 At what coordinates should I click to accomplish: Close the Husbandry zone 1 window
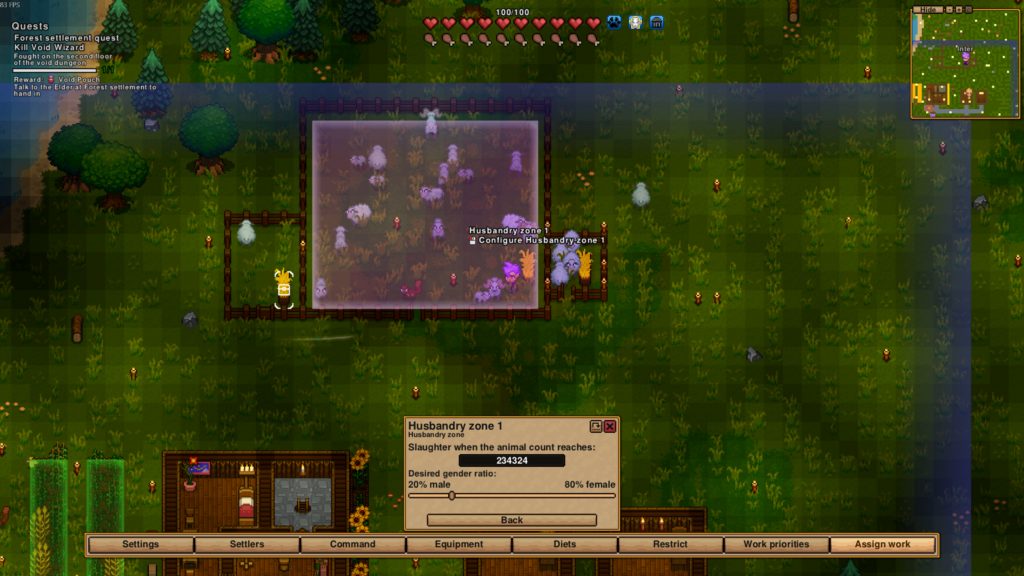[610, 426]
